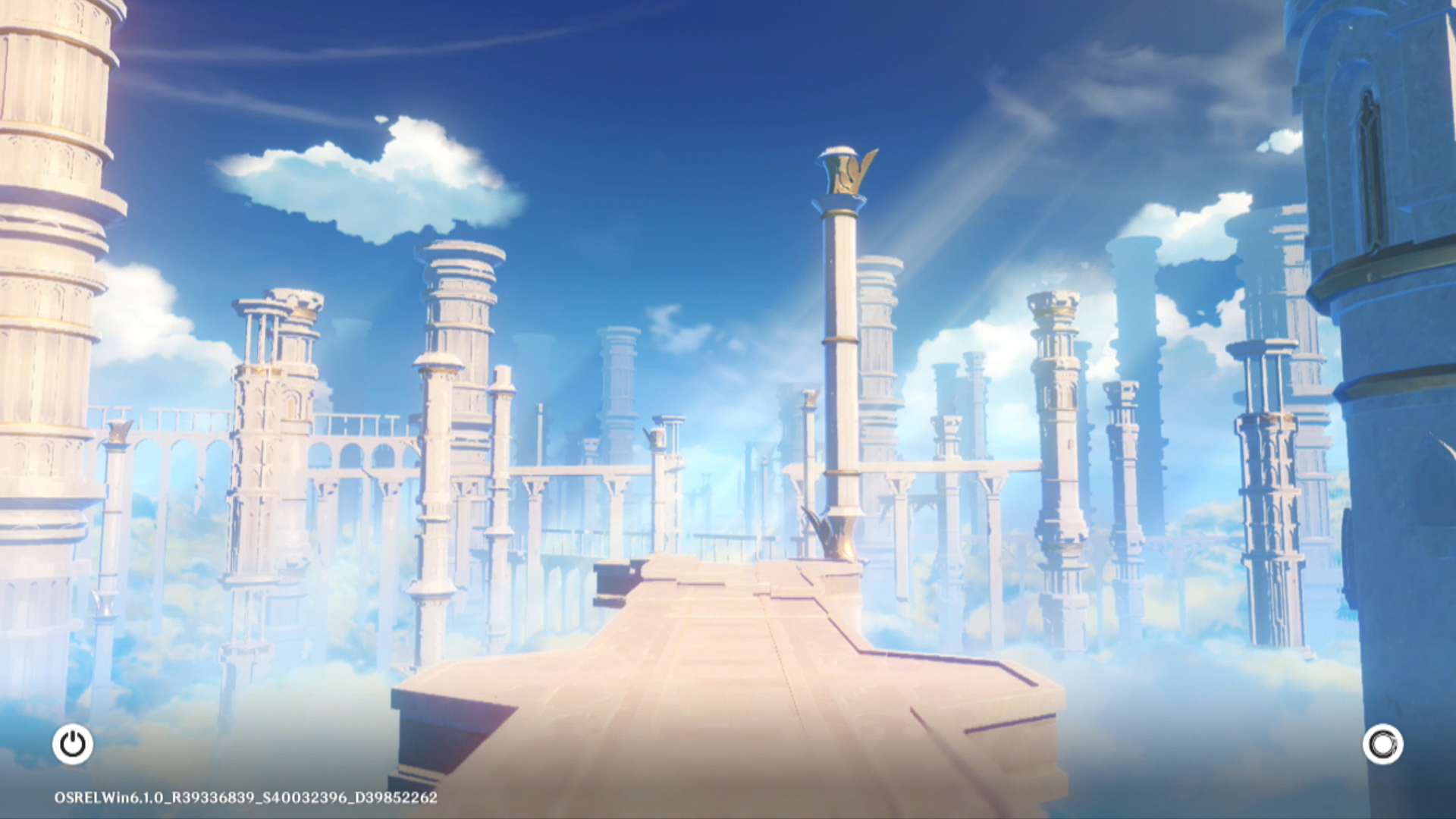
Task: Click the power exit button
Action: click(73, 744)
